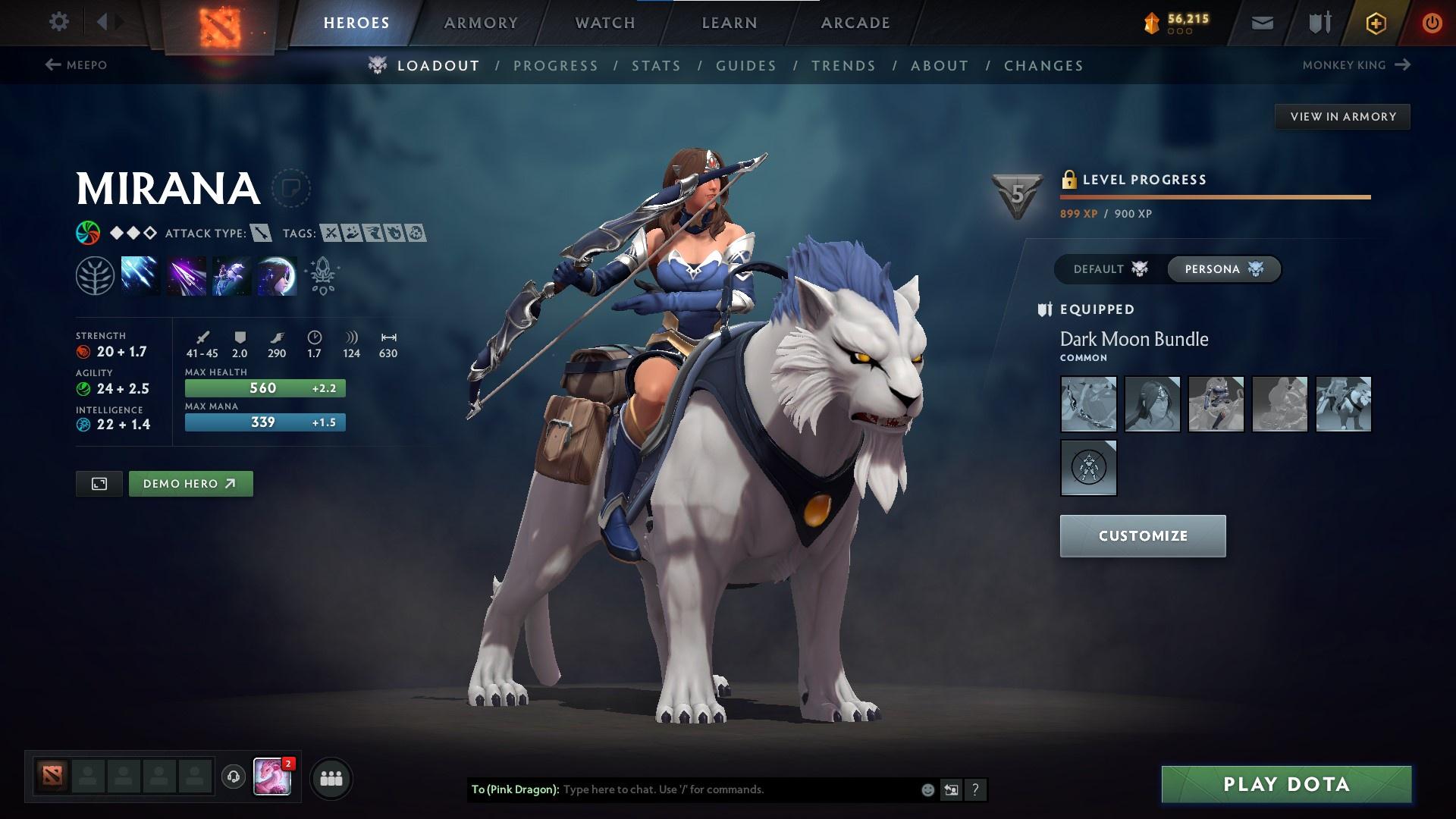
Task: Select the Starstorm ability icon
Action: 140,275
